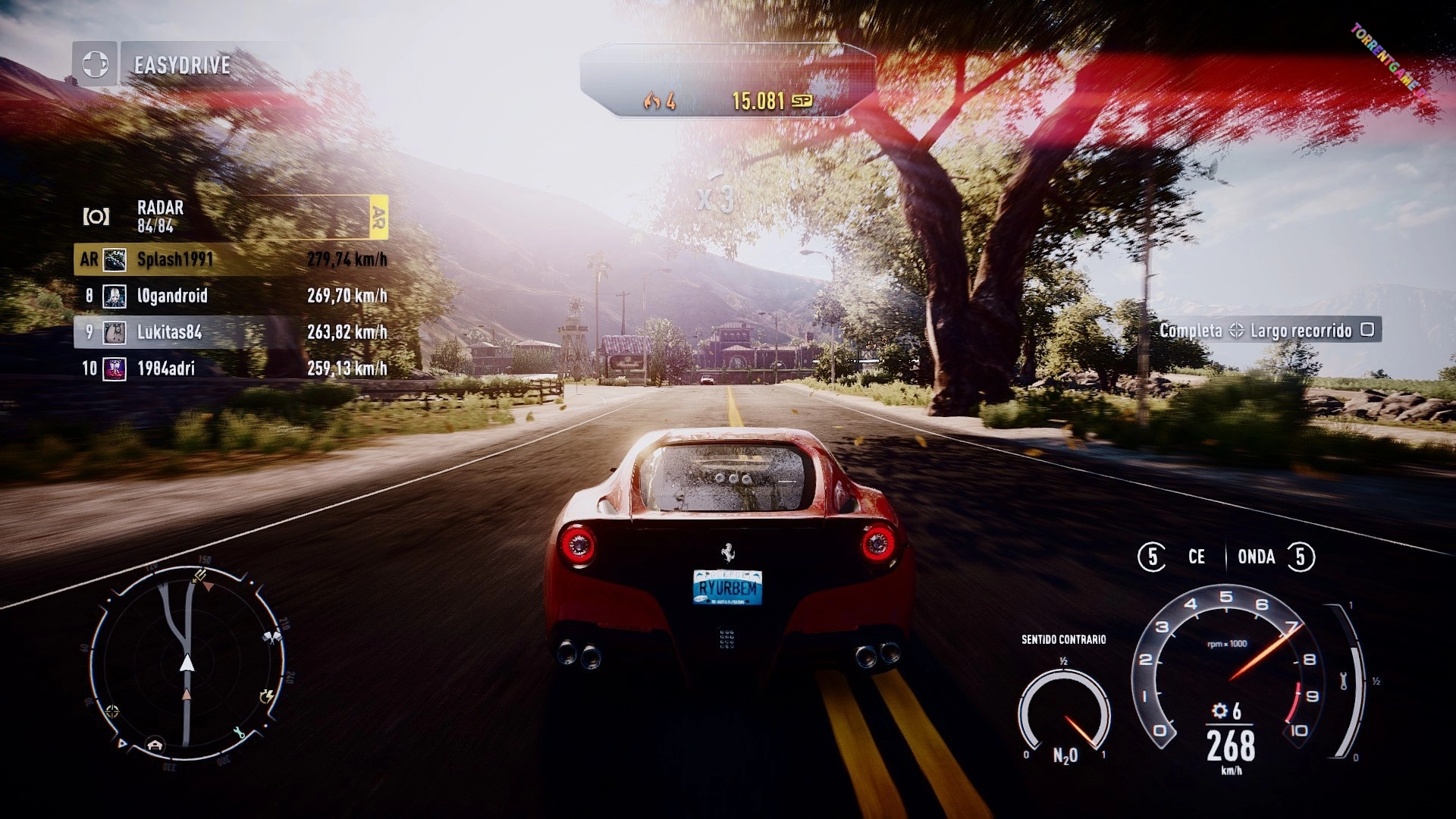Screen dimensions: 1456x819
Task: Click the Radar speed camera header
Action: (231, 216)
